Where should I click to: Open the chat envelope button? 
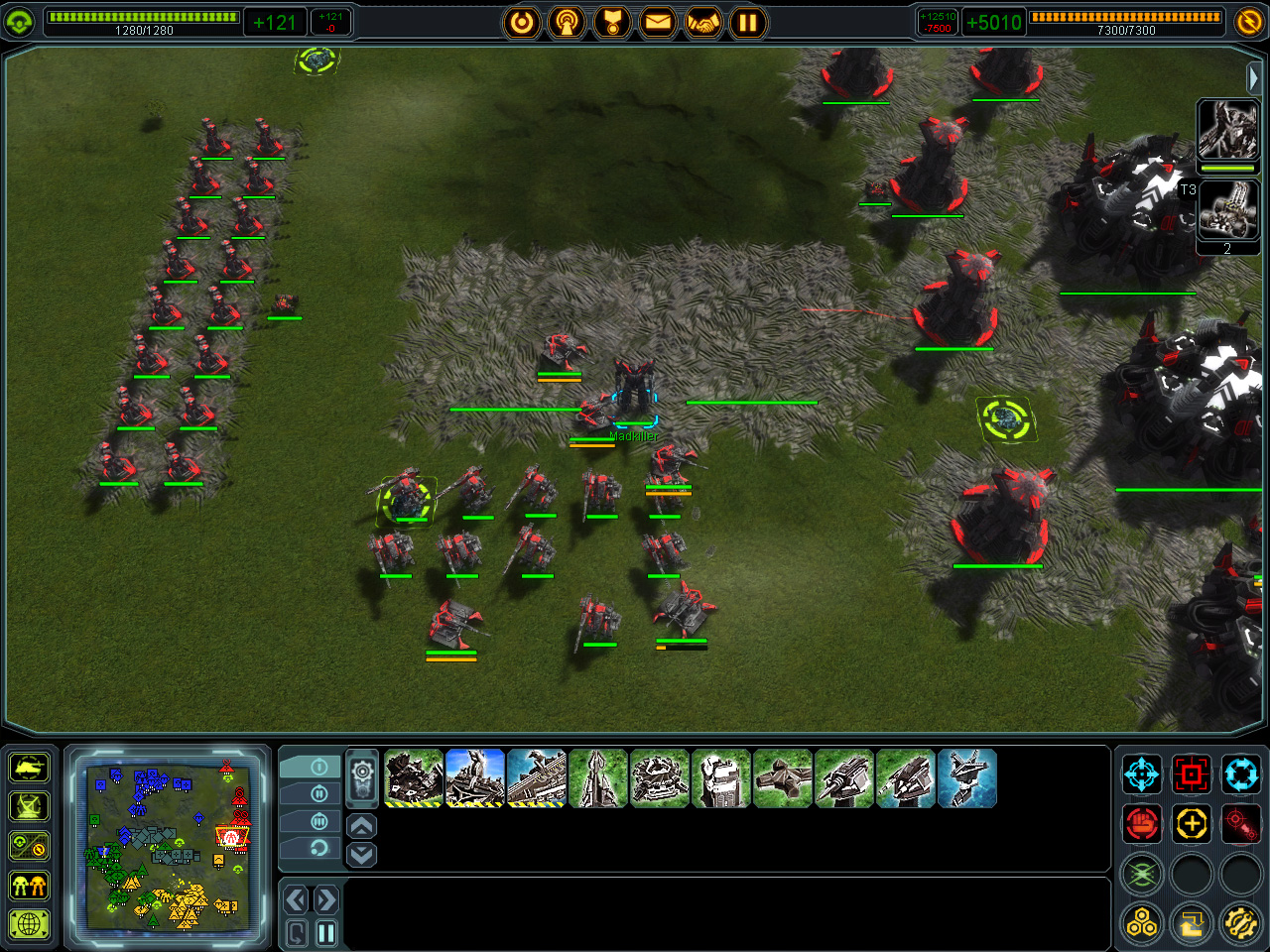(657, 22)
